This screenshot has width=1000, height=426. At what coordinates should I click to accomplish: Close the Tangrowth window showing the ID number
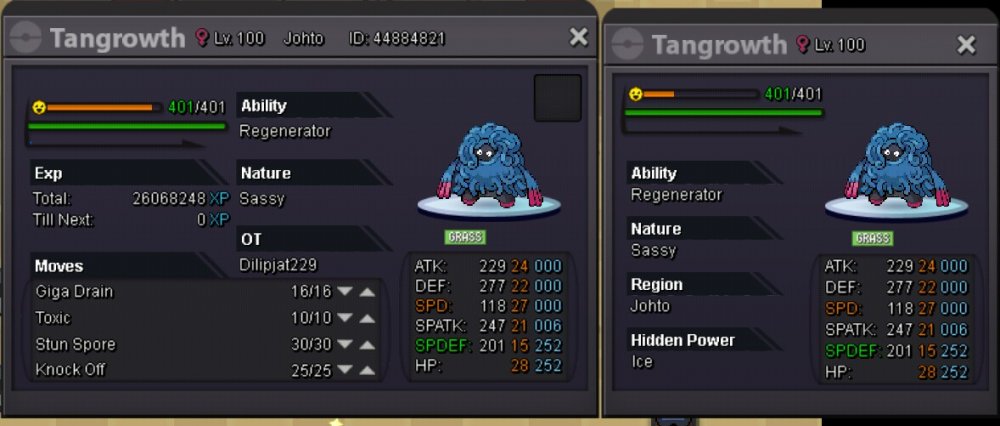point(578,38)
